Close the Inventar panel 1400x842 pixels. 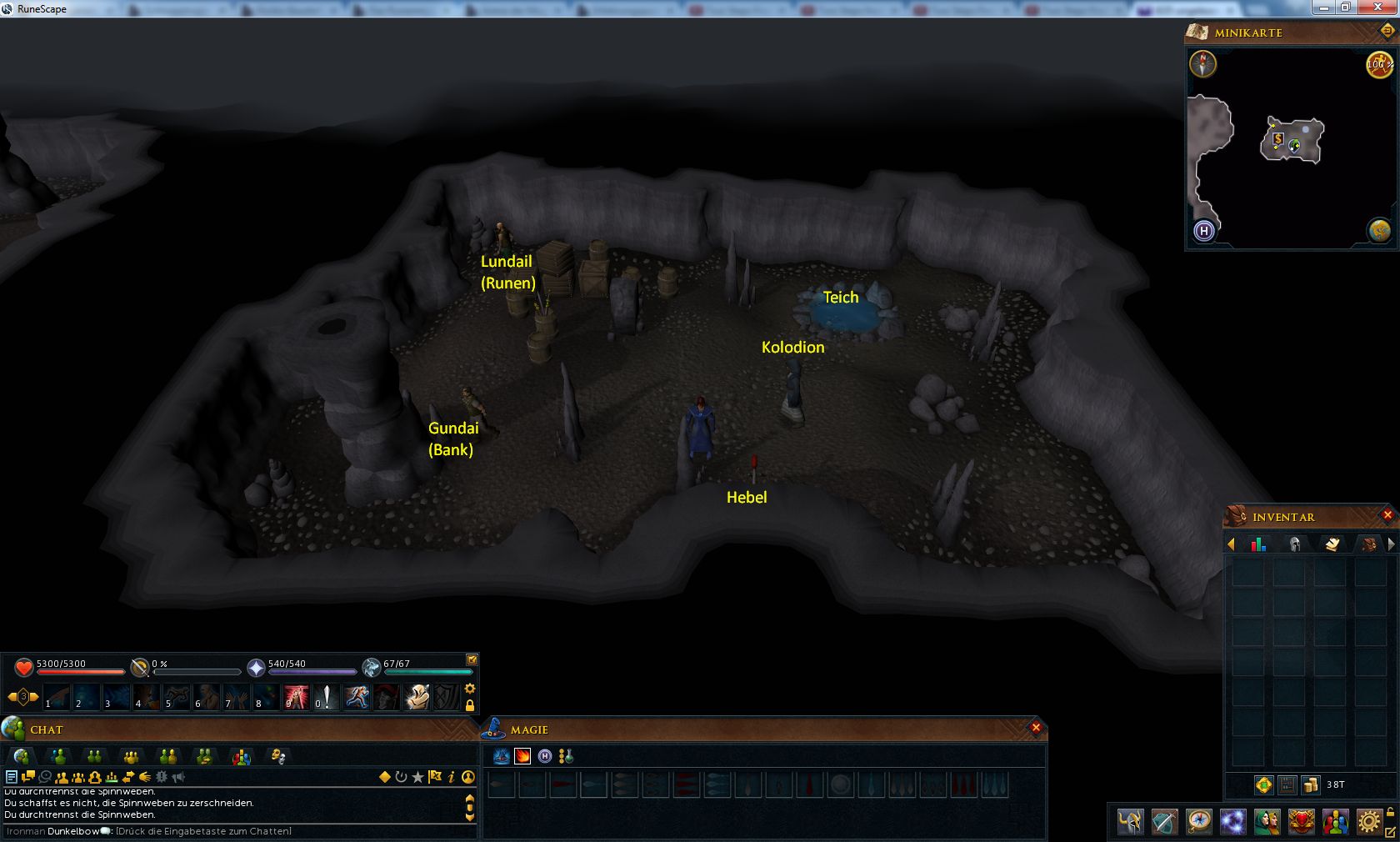1387,515
